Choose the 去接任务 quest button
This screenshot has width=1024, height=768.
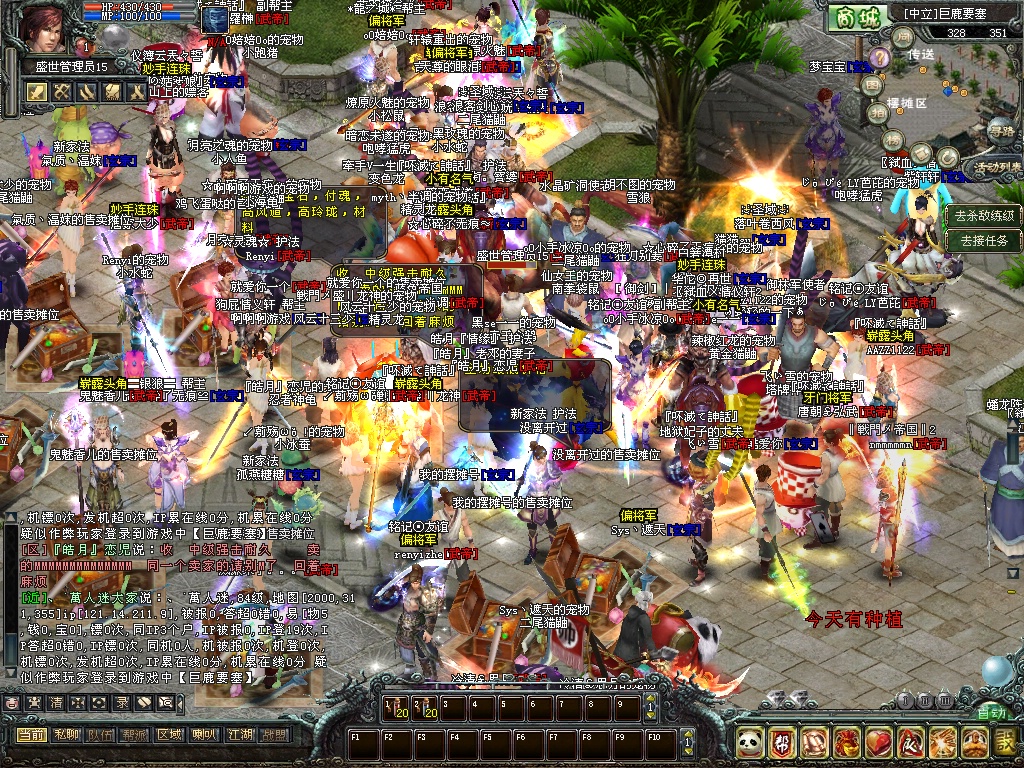pos(984,241)
